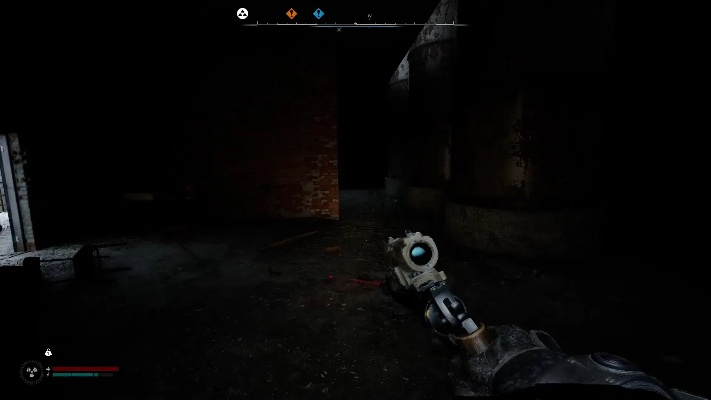The image size is (711, 400).
Task: Click the radiation gauge icon near health bars
Action: tap(31, 371)
